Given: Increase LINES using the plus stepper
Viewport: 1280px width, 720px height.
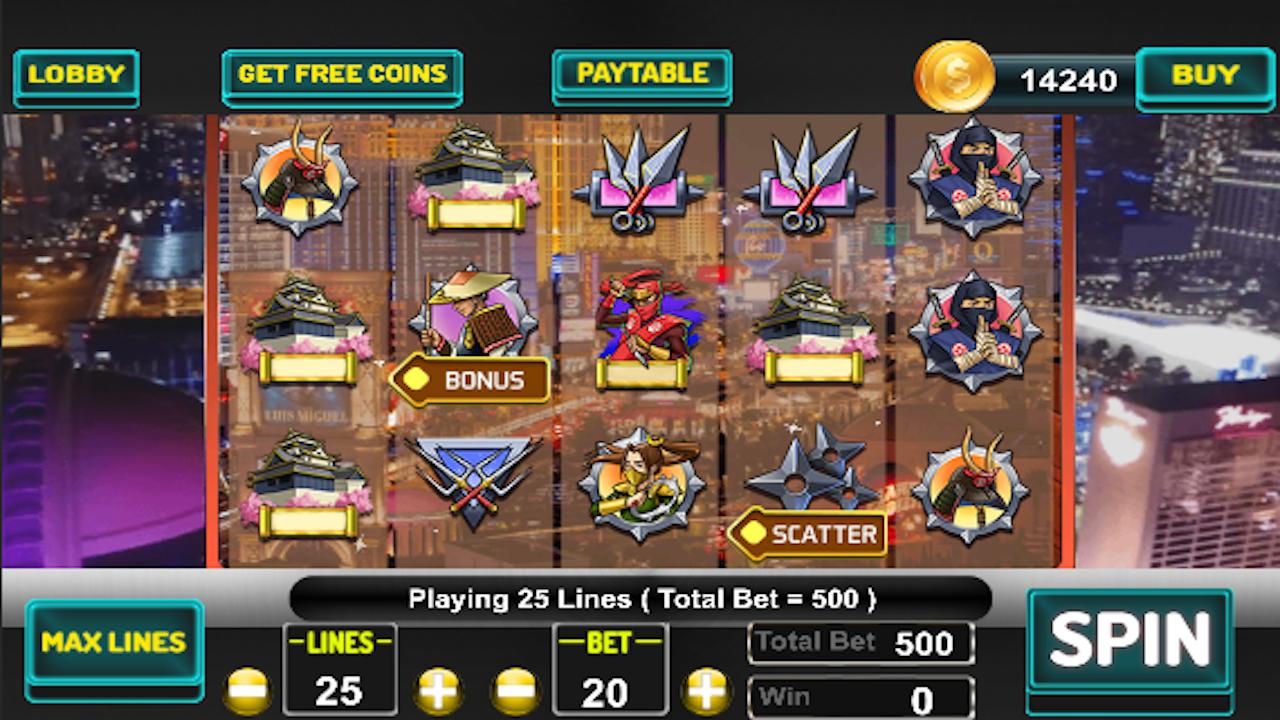Looking at the screenshot, I should (440, 688).
